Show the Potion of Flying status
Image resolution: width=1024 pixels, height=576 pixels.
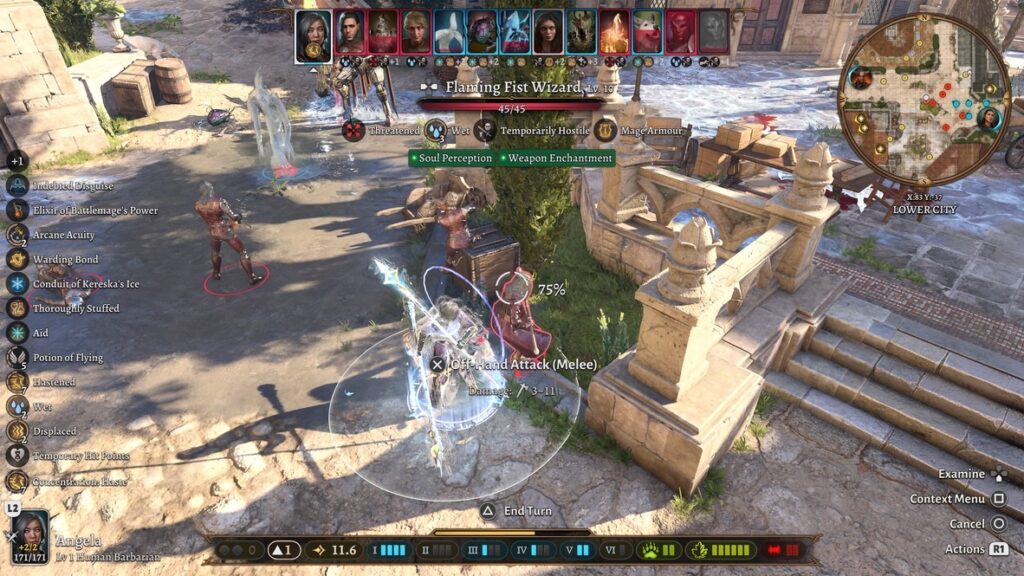17,357
